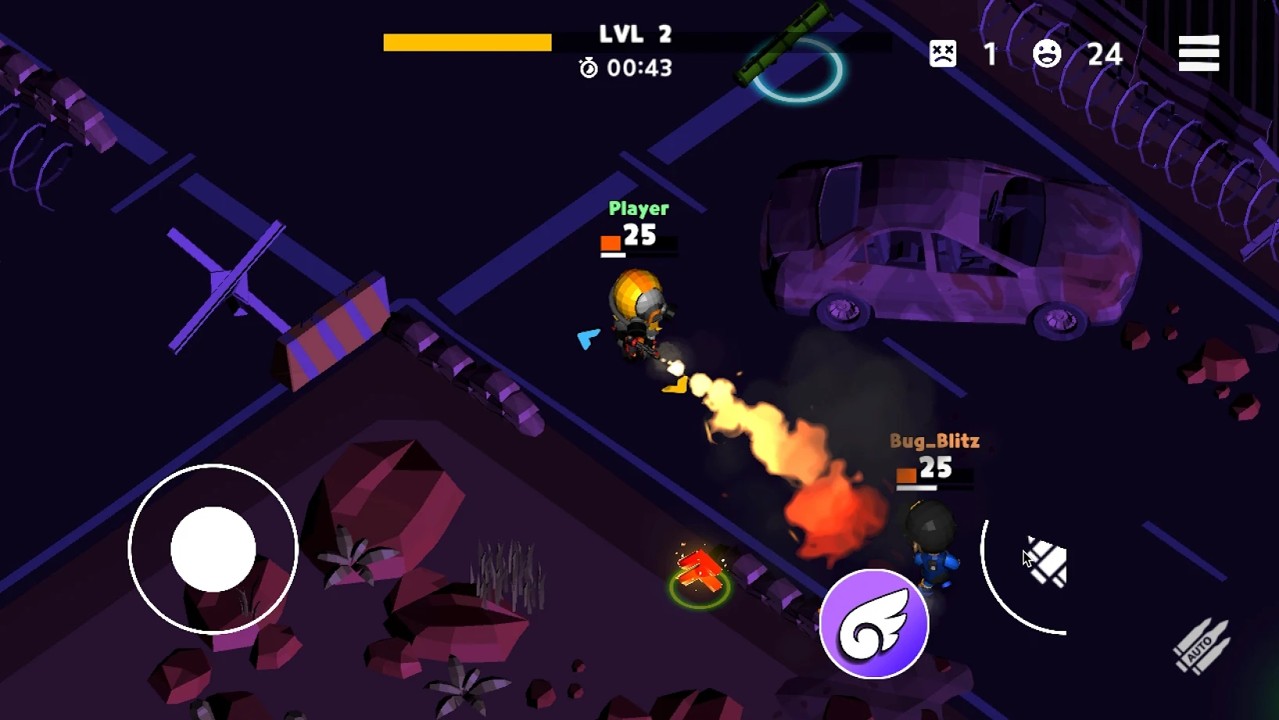
Task: Toggle the auto-fire bullets icon
Action: tap(1201, 645)
